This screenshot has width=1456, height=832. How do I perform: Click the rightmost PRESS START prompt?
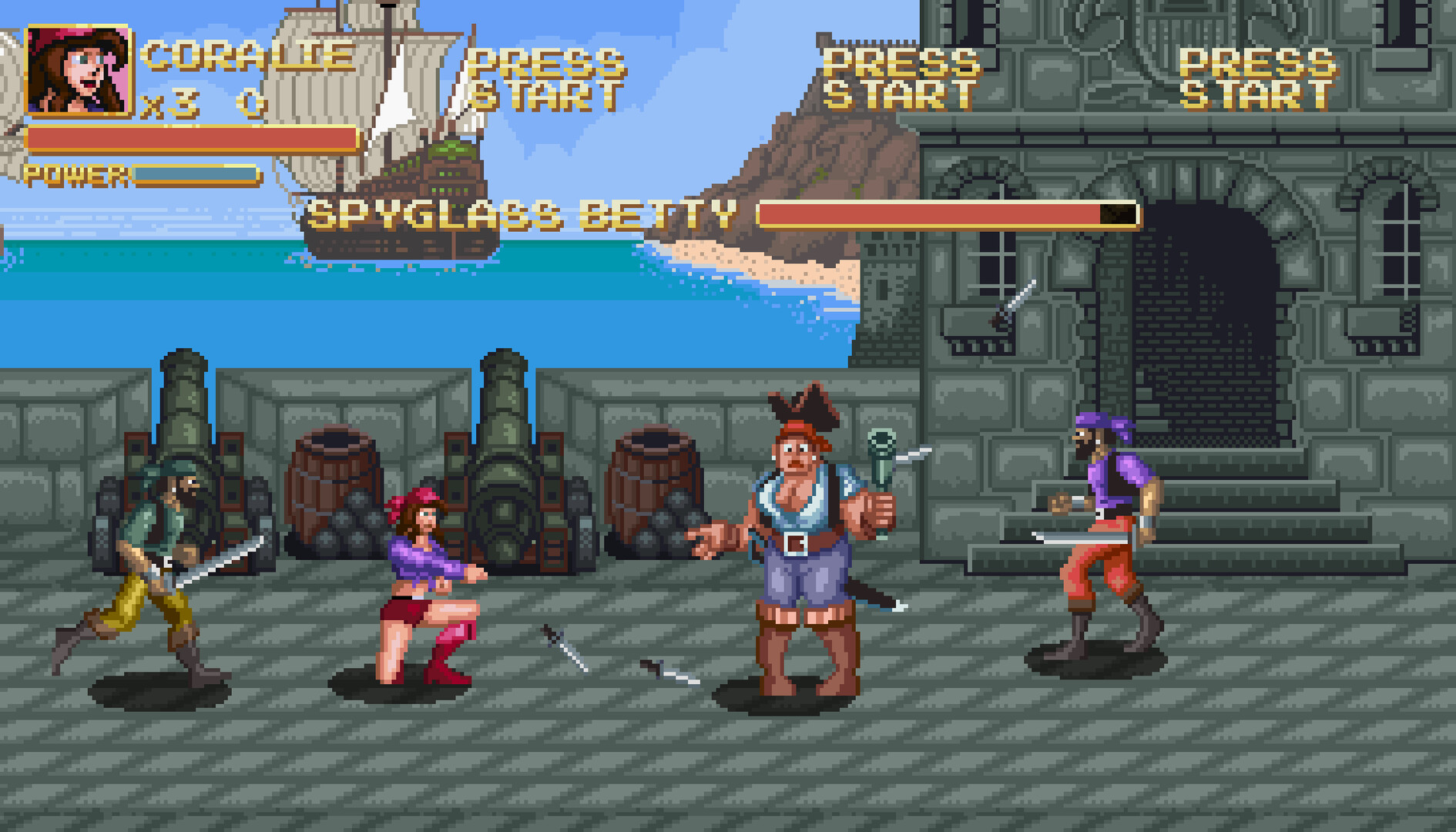tap(1256, 77)
